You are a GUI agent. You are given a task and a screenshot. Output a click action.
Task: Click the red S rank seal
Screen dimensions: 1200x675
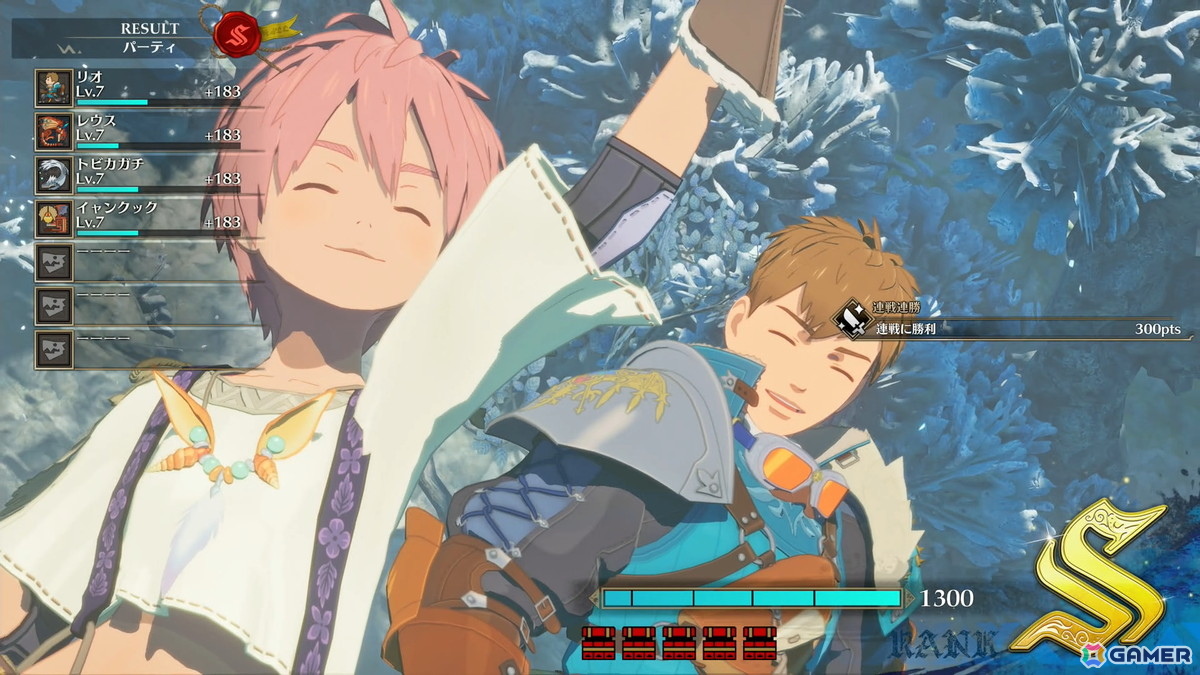pyautogui.click(x=236, y=32)
